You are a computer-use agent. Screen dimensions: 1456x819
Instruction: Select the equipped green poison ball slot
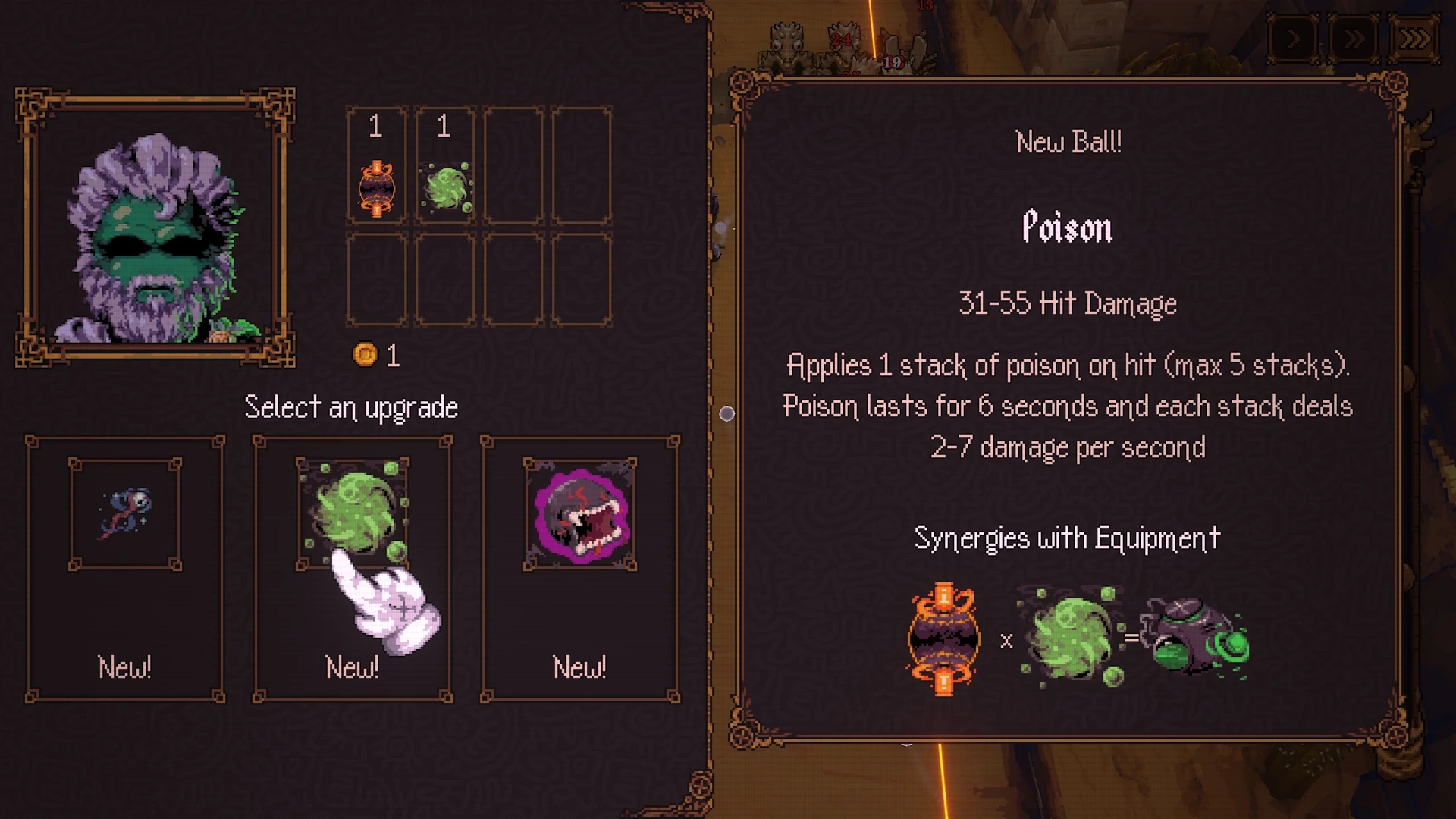click(445, 167)
